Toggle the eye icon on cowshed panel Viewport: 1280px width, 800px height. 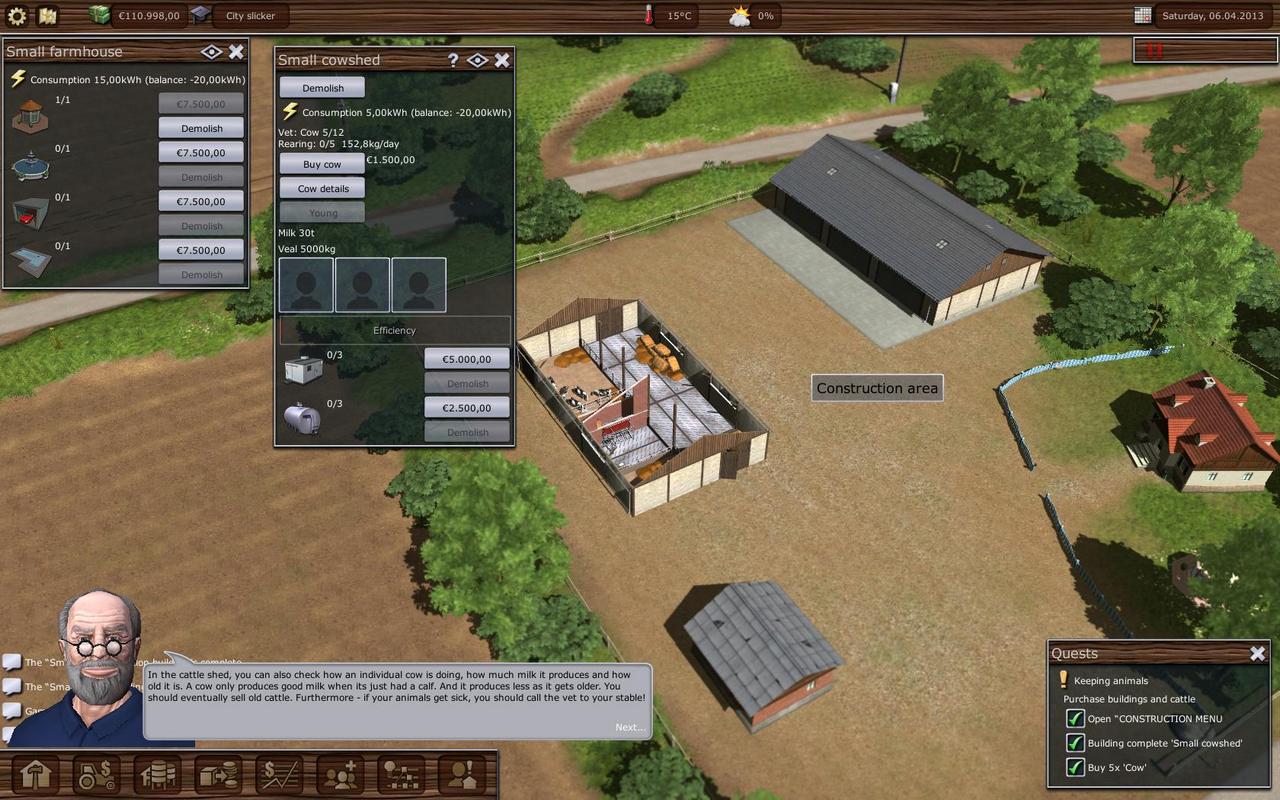[x=477, y=60]
